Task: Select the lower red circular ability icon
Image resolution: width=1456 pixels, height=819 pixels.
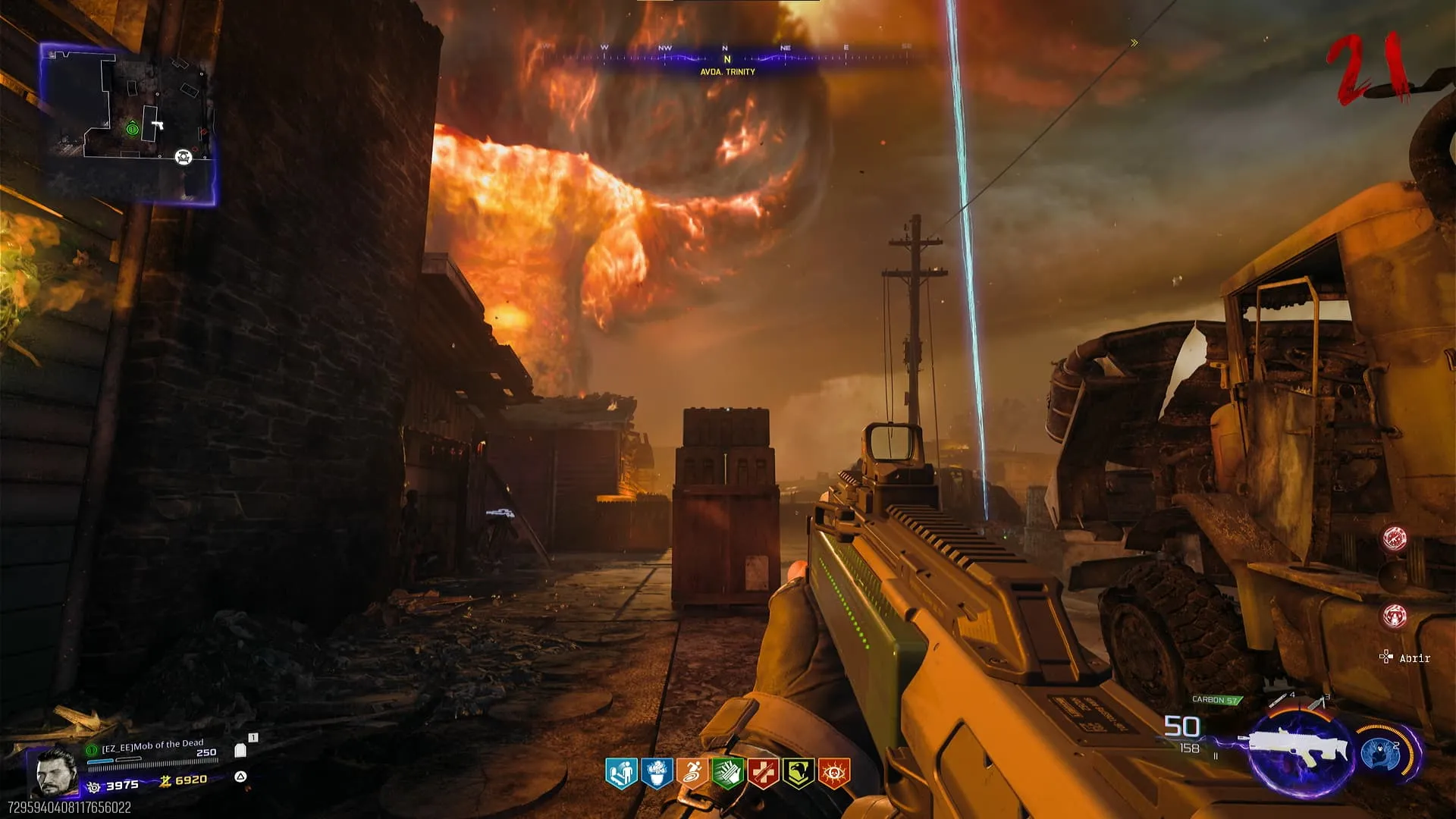Action: [x=1395, y=616]
